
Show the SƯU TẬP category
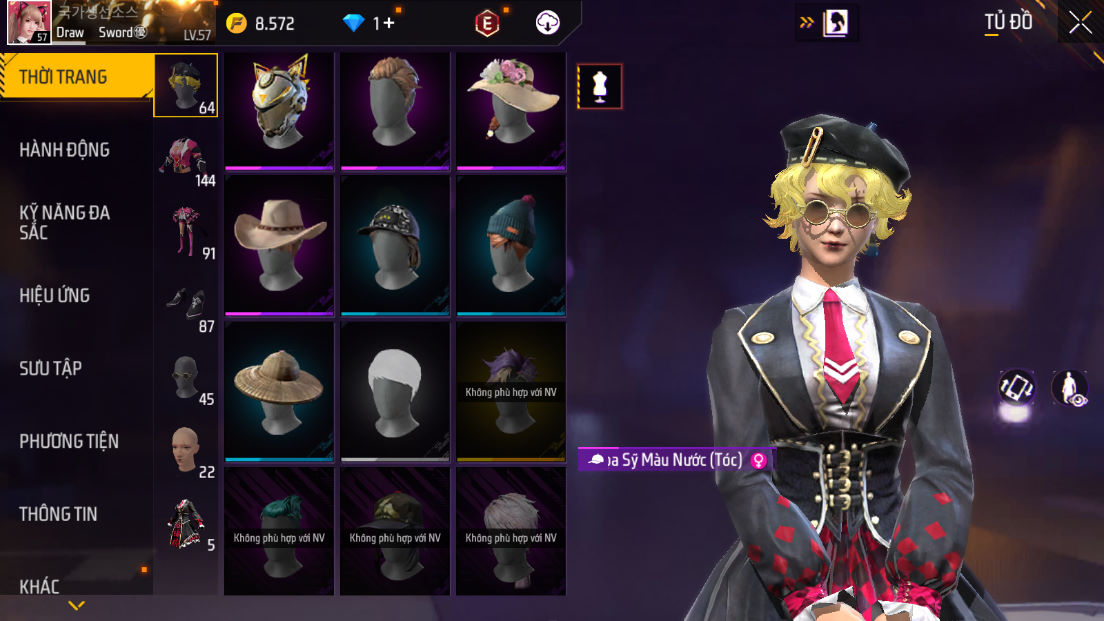[x=50, y=368]
